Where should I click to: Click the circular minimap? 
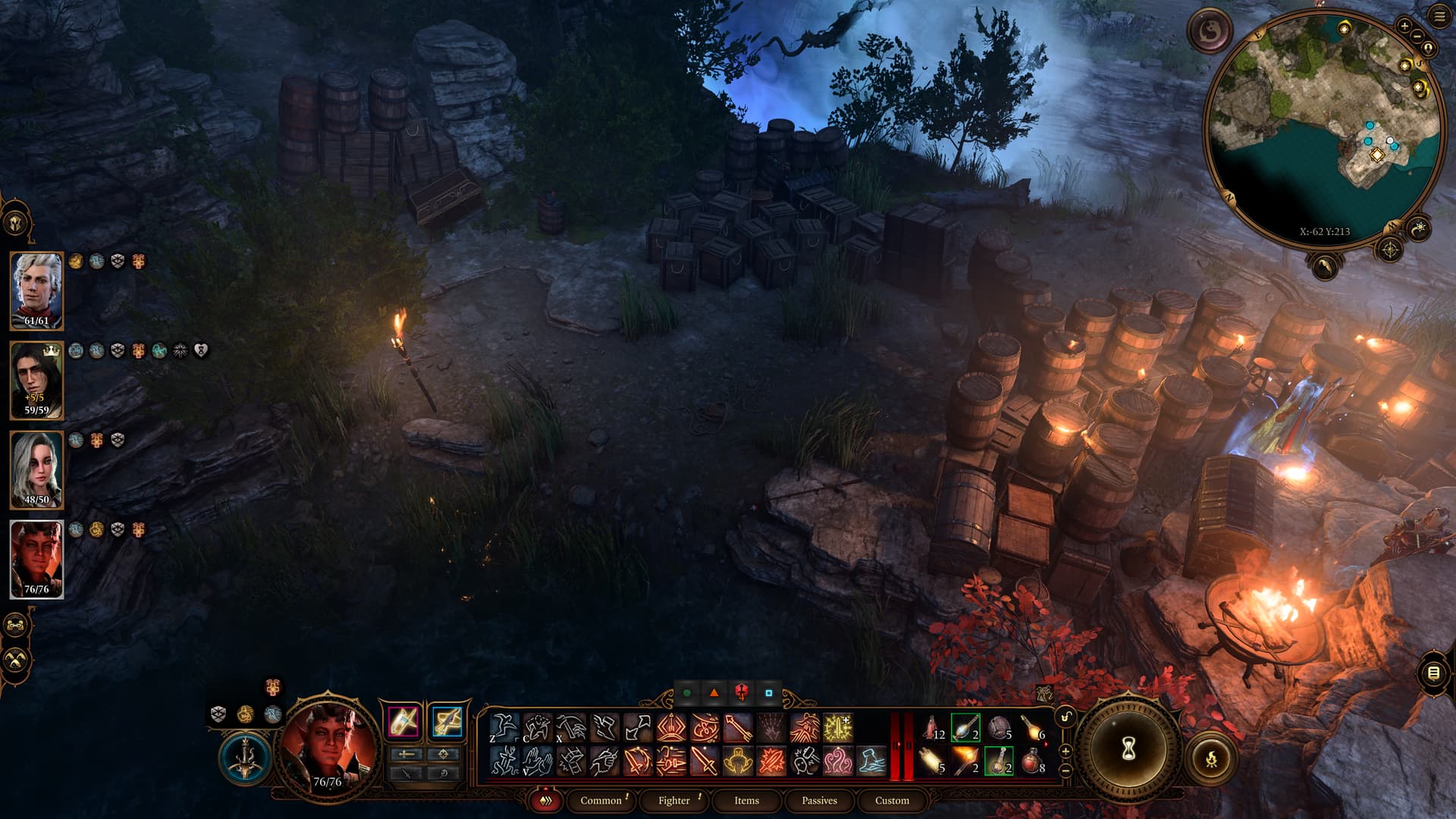tap(1324, 127)
